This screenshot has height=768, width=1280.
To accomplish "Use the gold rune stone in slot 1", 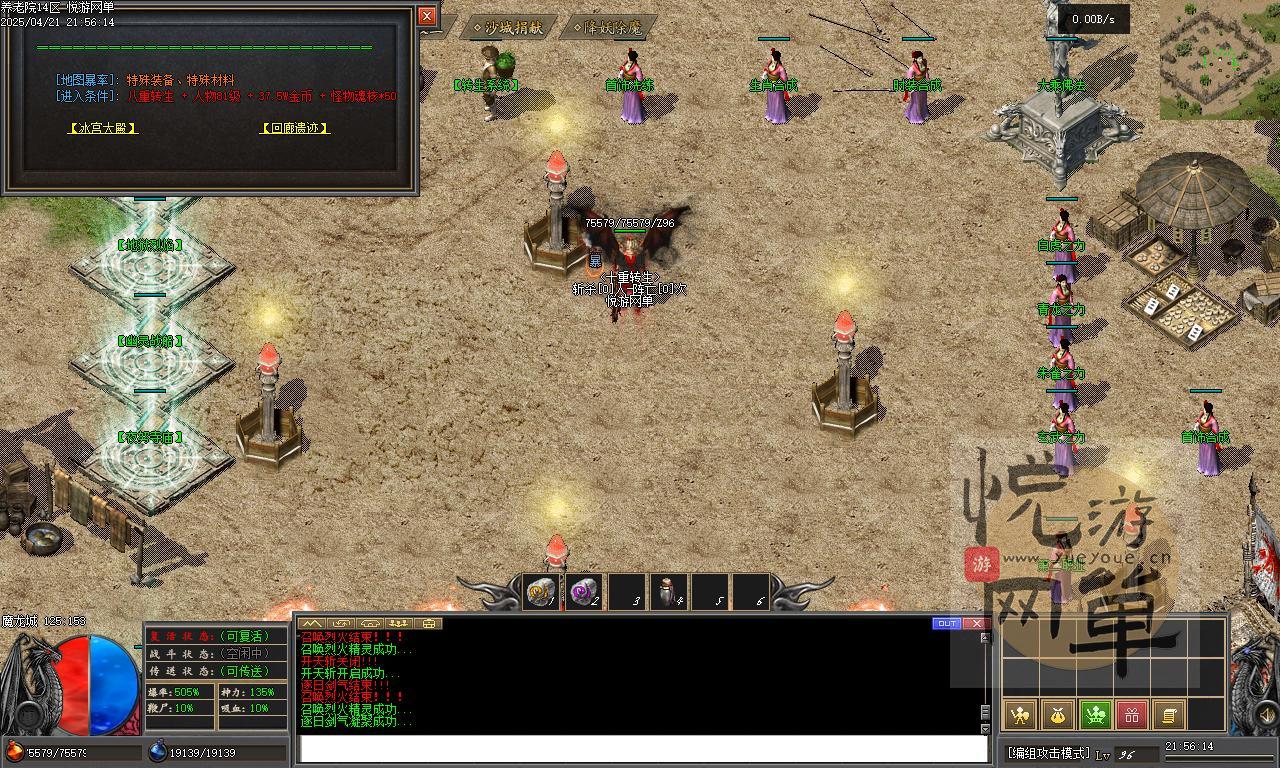I will pyautogui.click(x=541, y=593).
